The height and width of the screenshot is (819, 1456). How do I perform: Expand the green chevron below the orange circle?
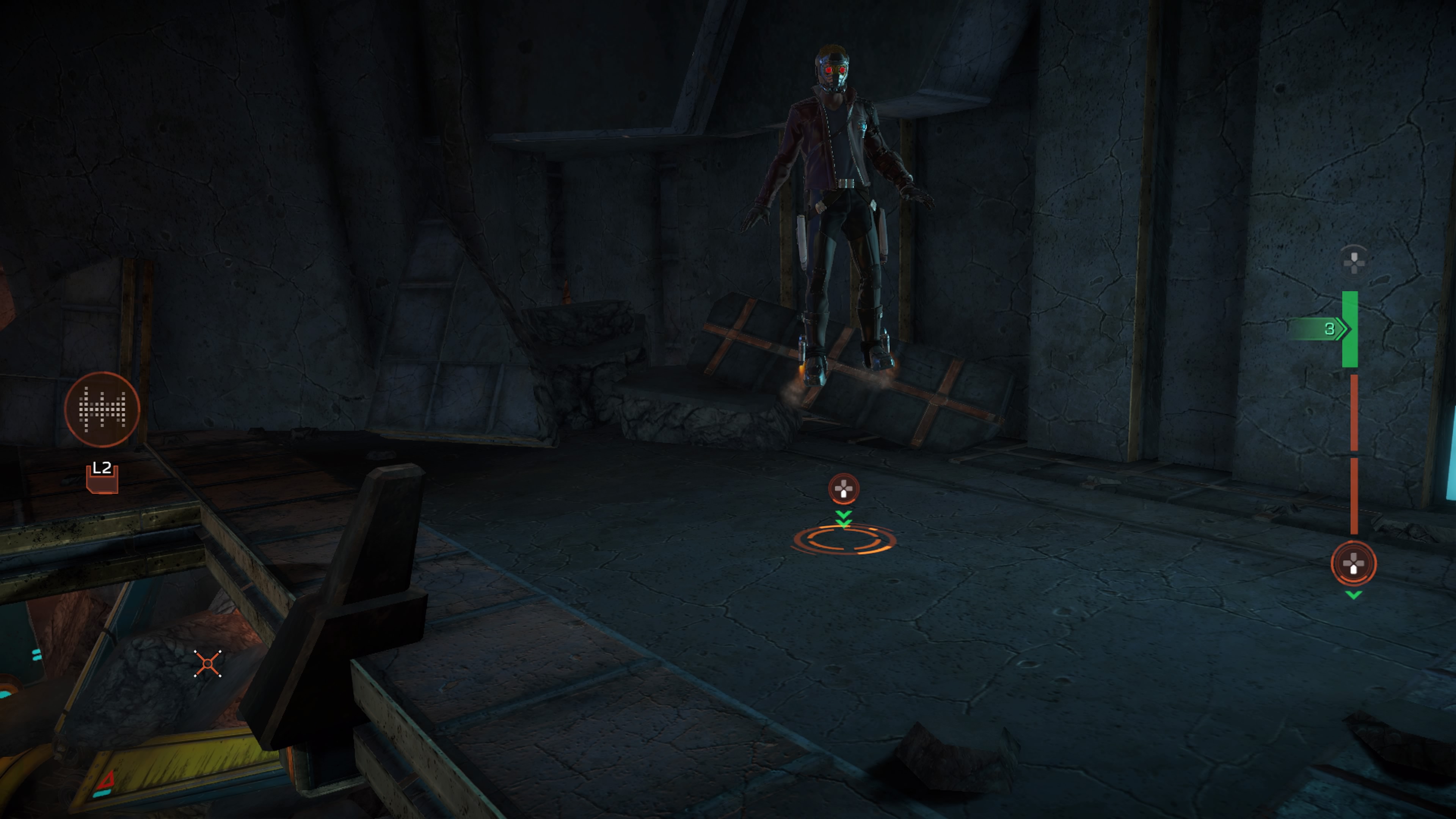click(x=1353, y=595)
